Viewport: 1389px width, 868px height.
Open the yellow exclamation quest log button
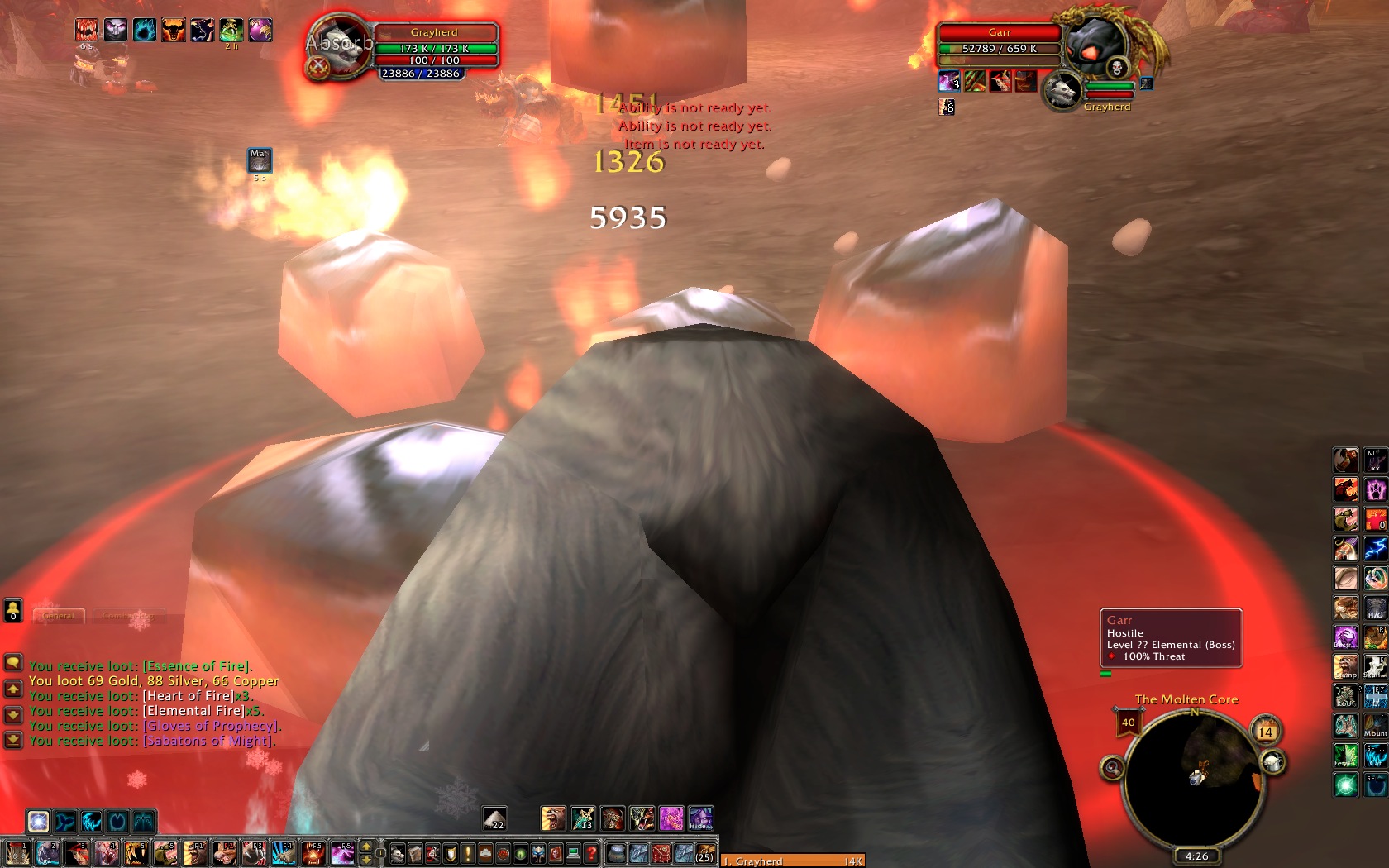point(468,853)
